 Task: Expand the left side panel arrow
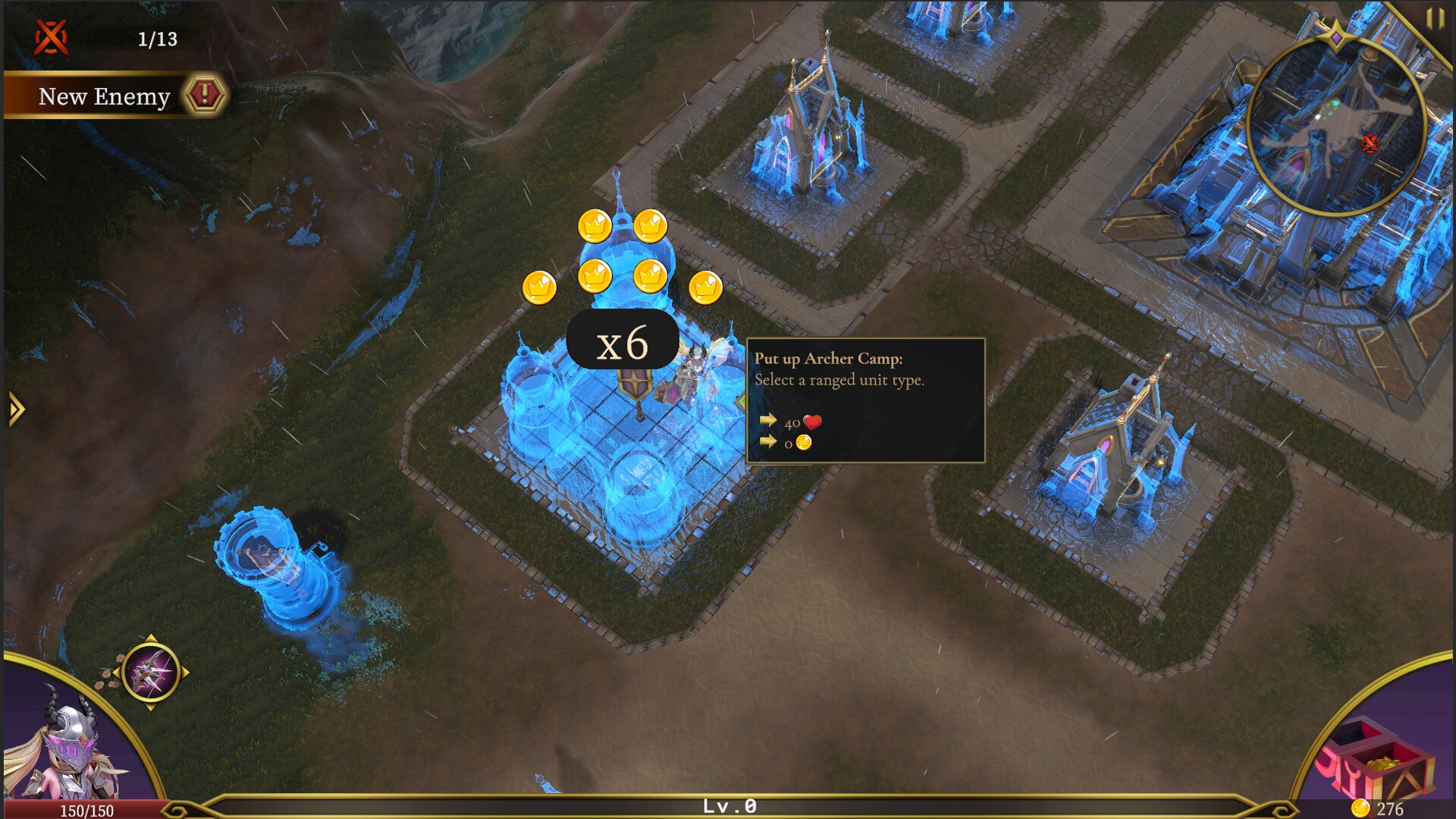[x=16, y=409]
